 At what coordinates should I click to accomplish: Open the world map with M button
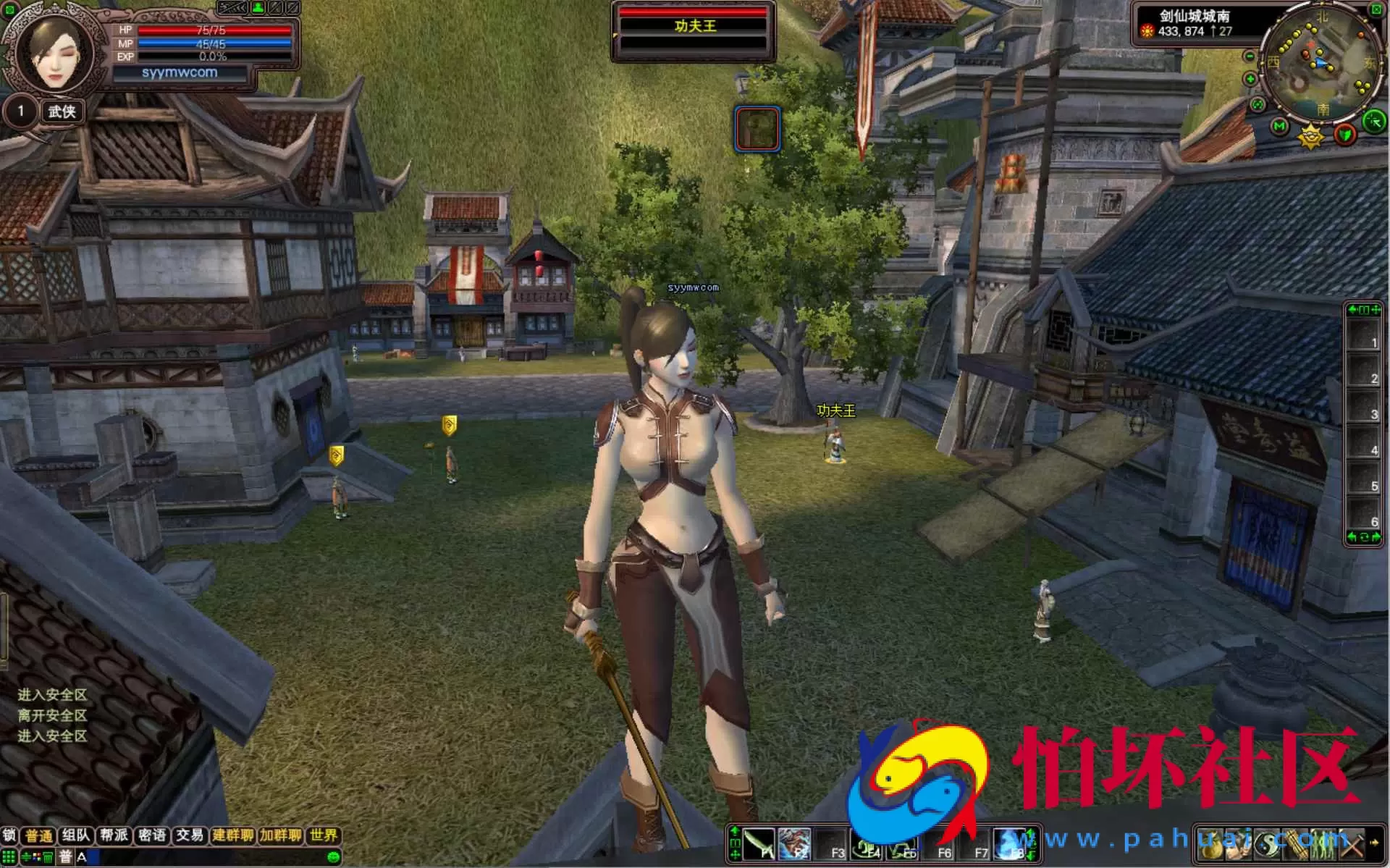point(1279,127)
